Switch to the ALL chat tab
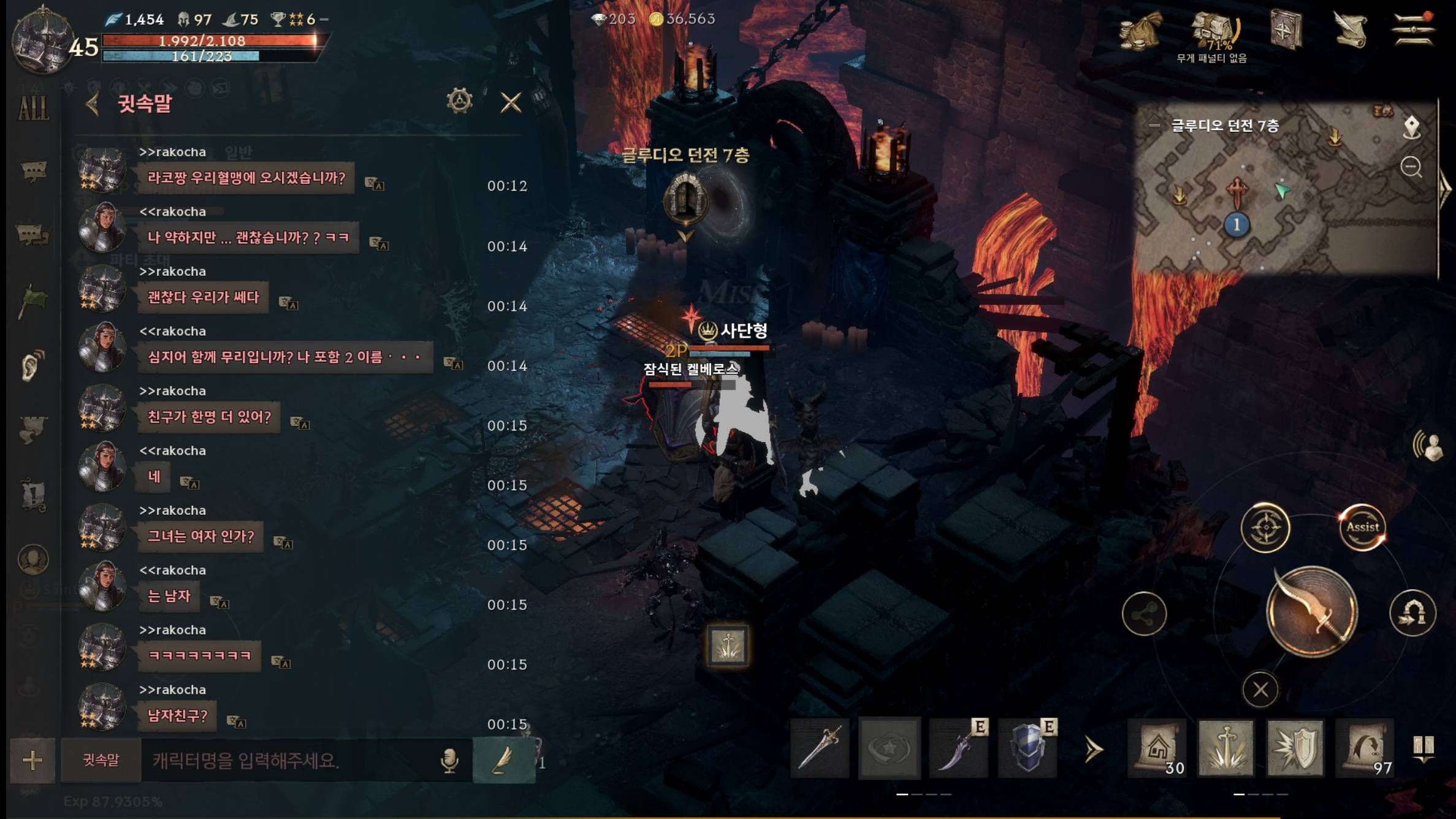The height and width of the screenshot is (819, 1456). click(33, 109)
